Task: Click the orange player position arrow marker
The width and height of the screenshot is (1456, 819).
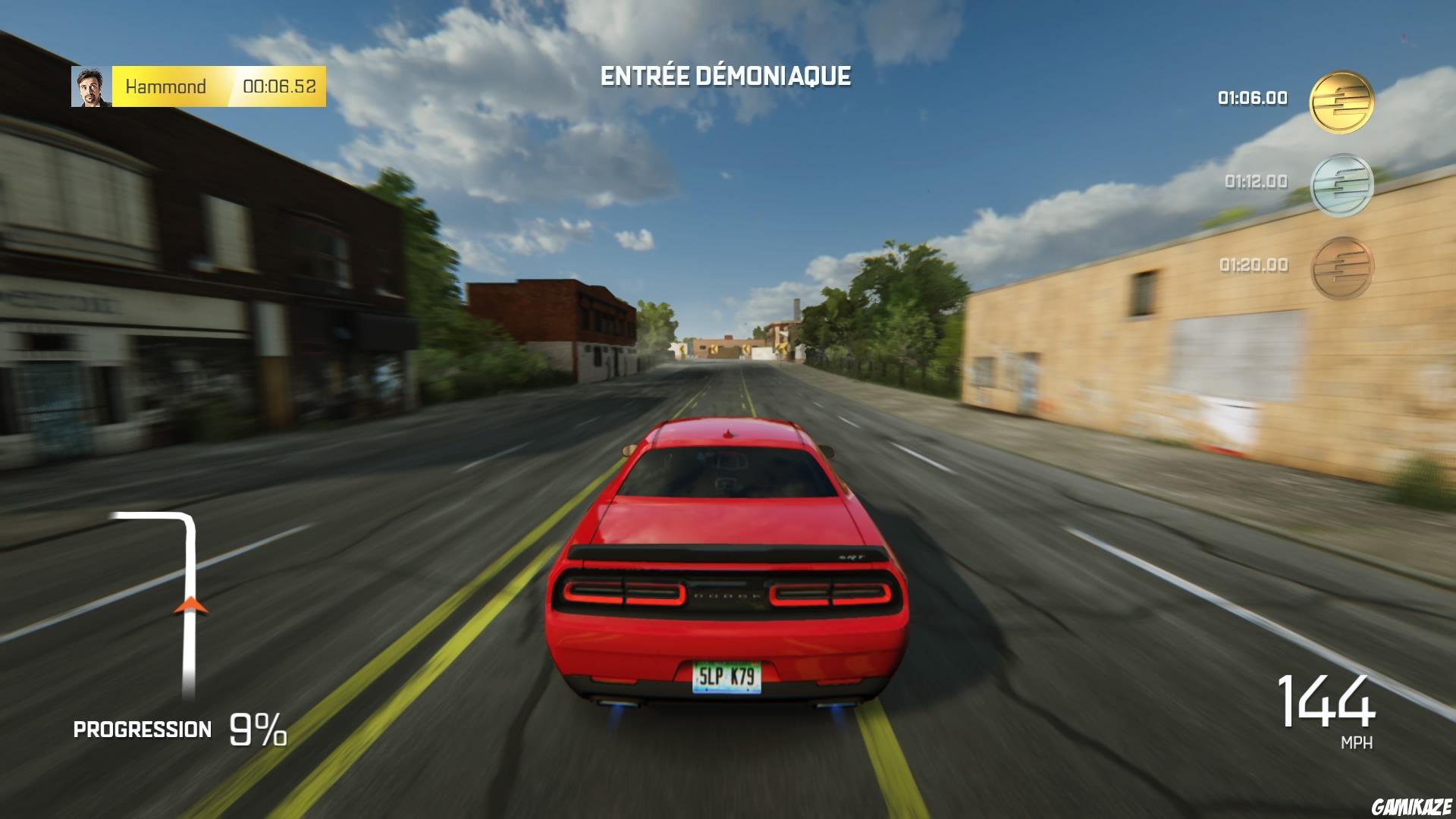Action: (x=190, y=607)
